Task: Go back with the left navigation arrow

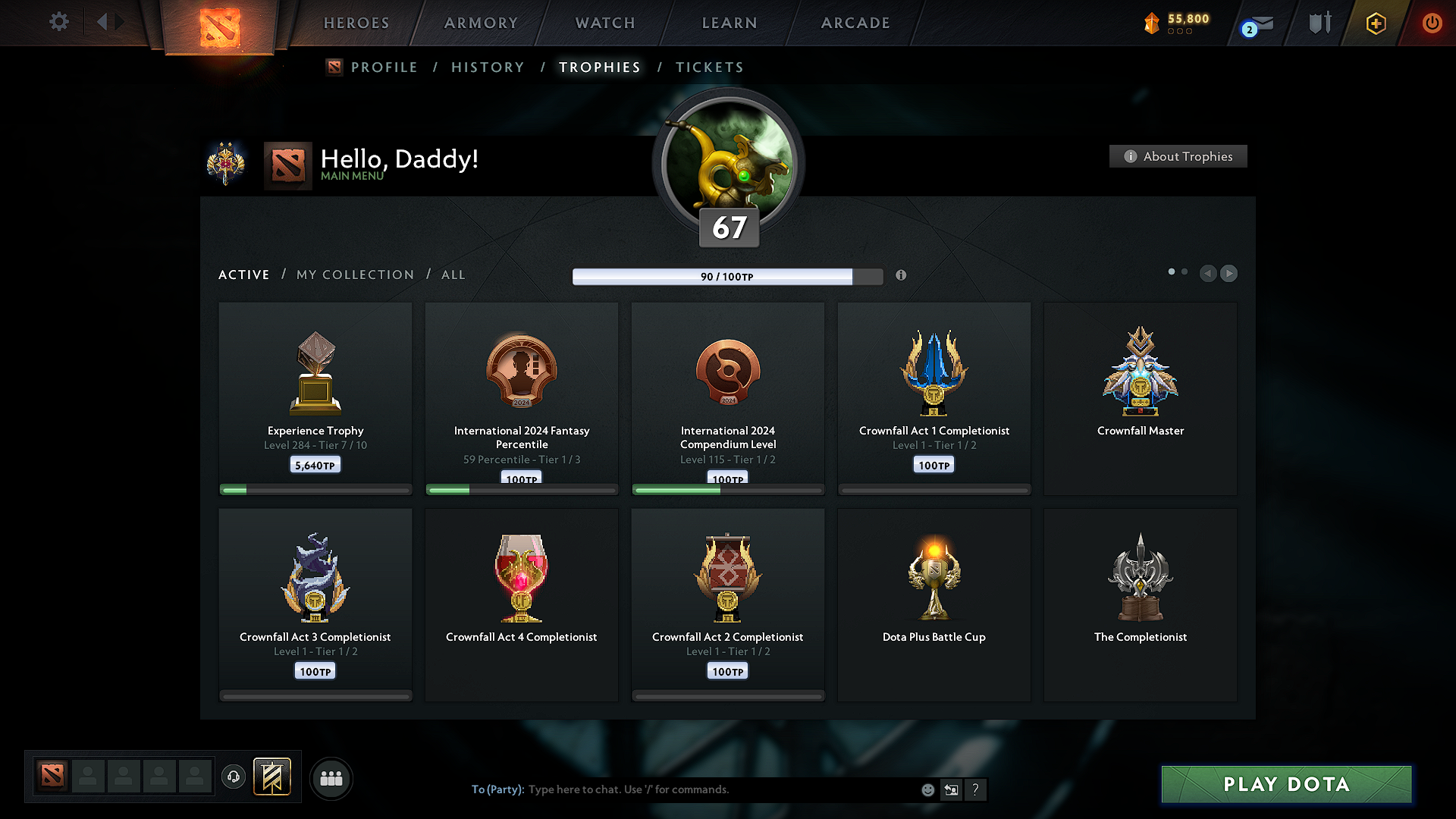Action: point(1208,274)
